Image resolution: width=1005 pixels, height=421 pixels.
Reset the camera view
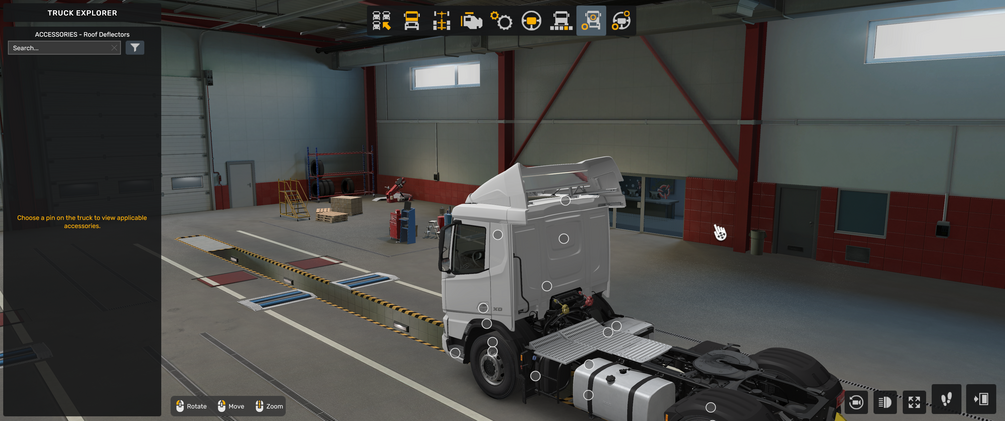[x=856, y=402]
